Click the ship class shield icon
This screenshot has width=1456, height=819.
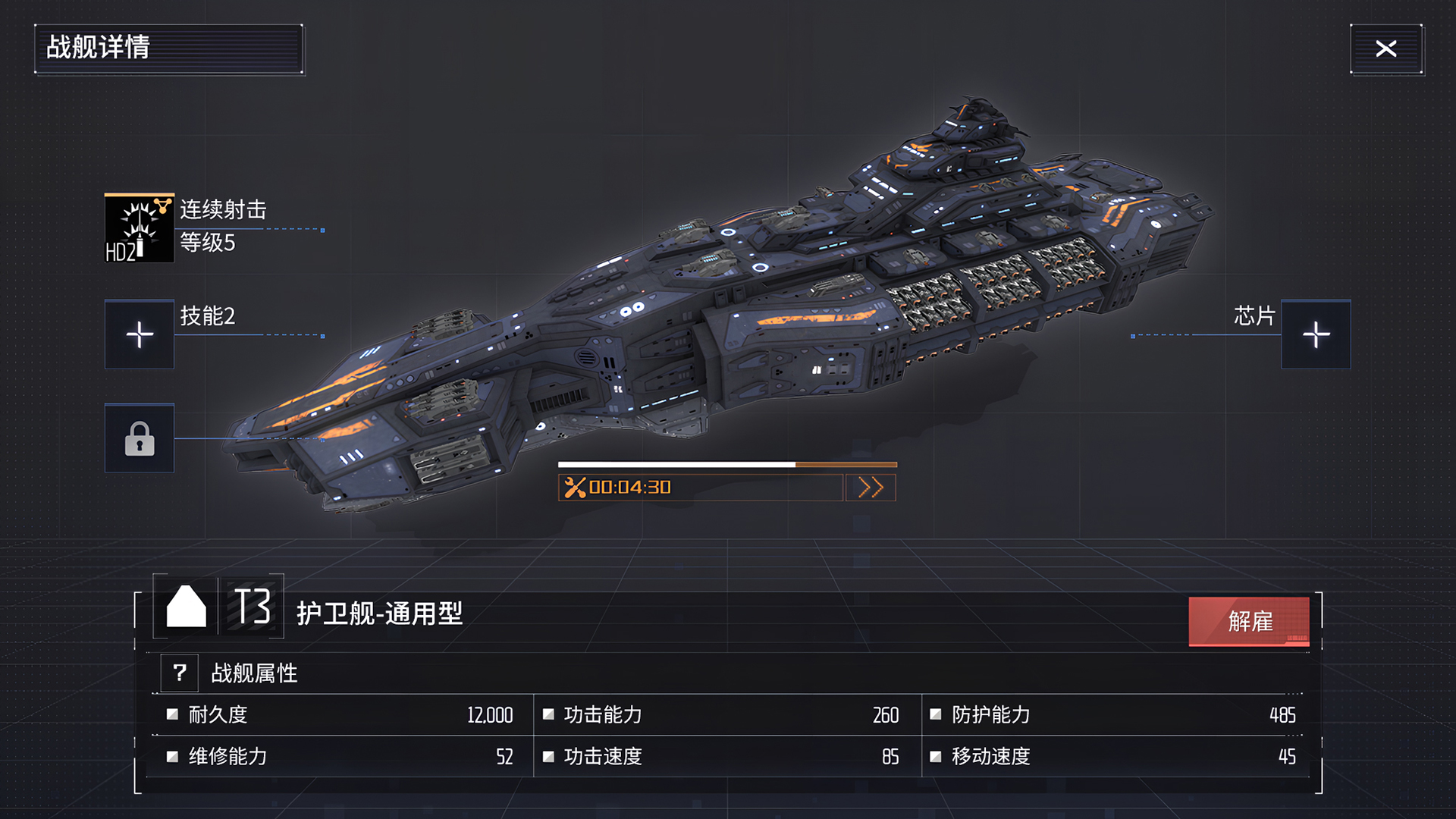click(x=184, y=607)
